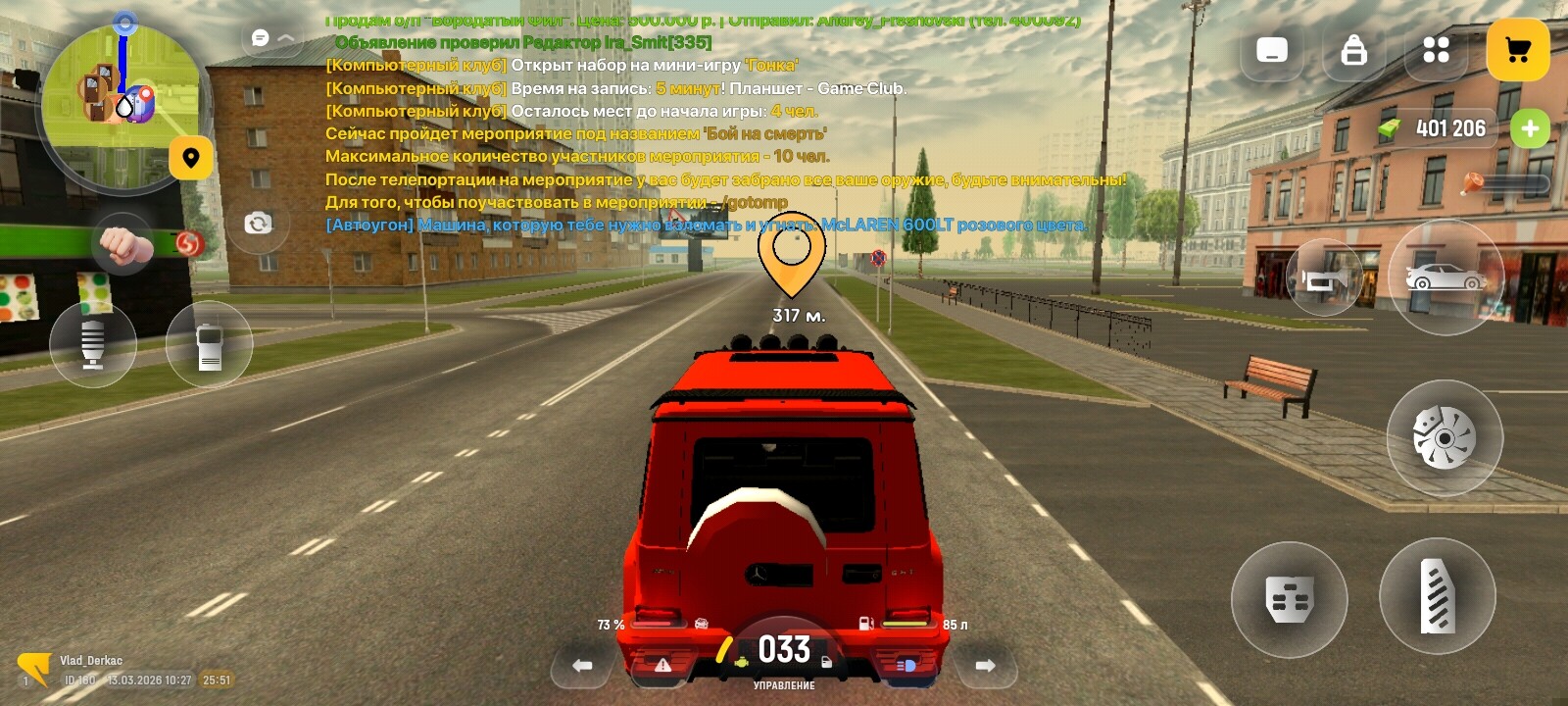Toggle the hazard warning lights
This screenshot has width=1568, height=706.
pos(662,666)
